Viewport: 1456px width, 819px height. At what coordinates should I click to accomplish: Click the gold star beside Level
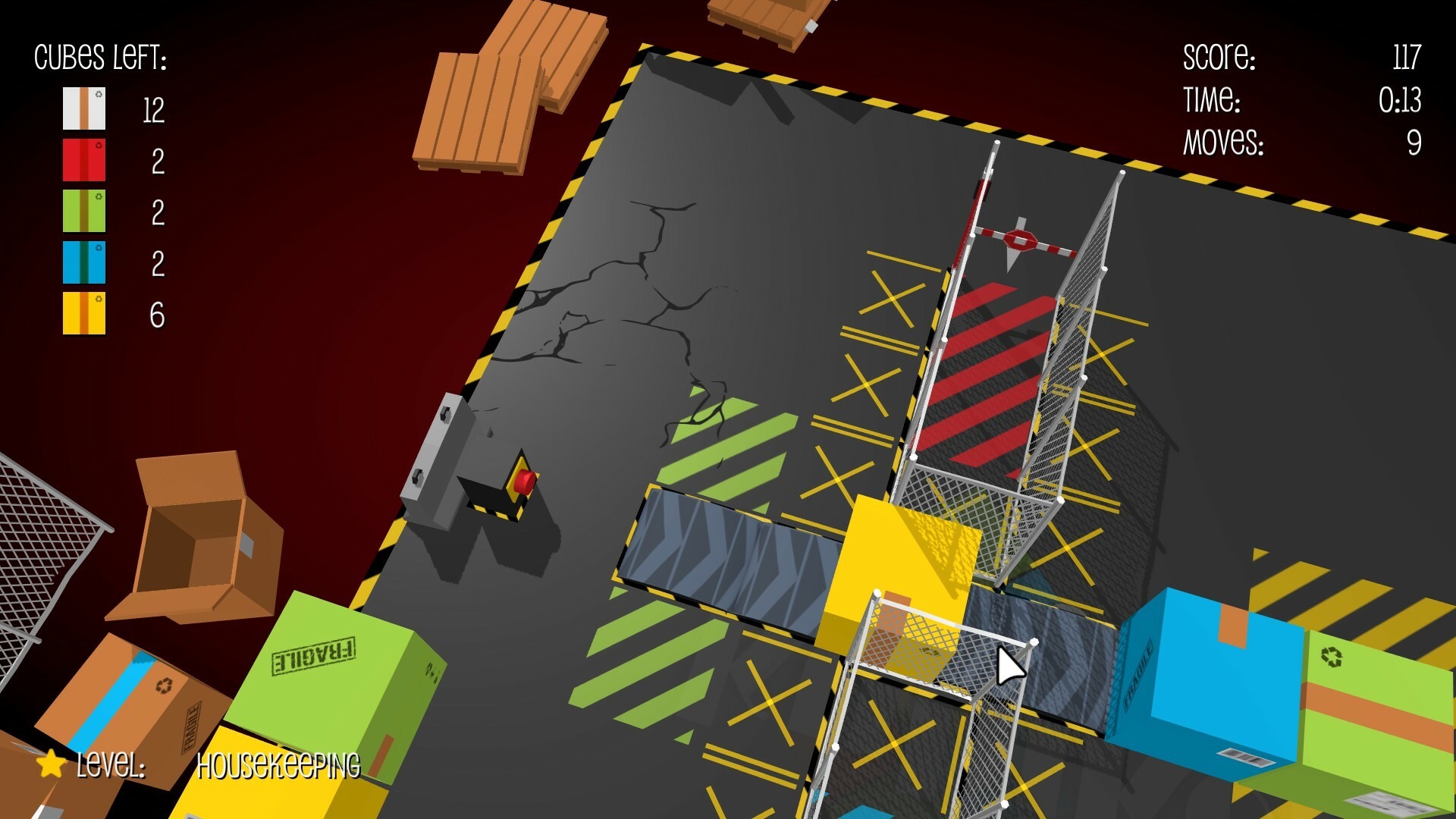[51, 763]
